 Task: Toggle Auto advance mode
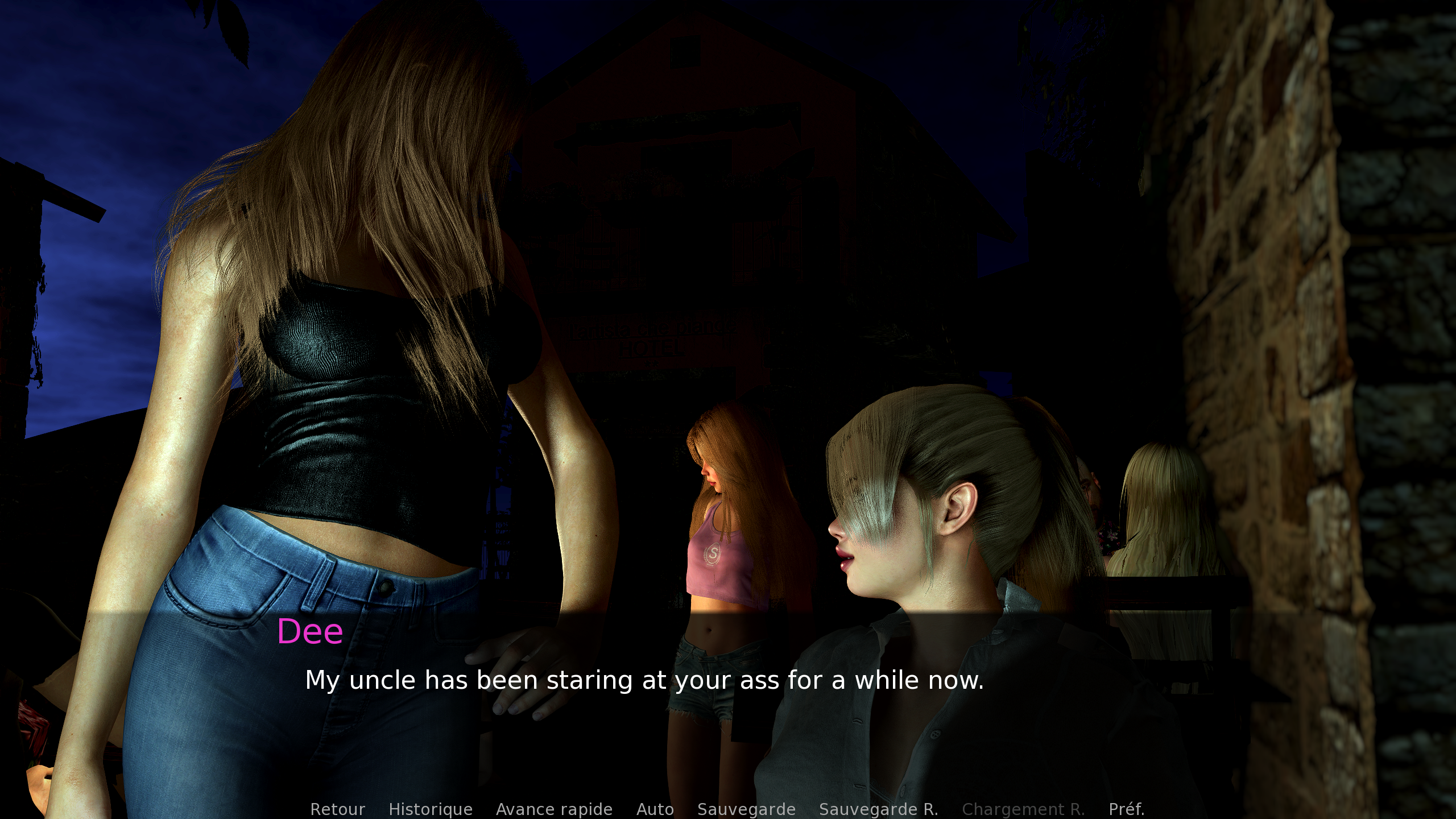pyautogui.click(x=655, y=809)
